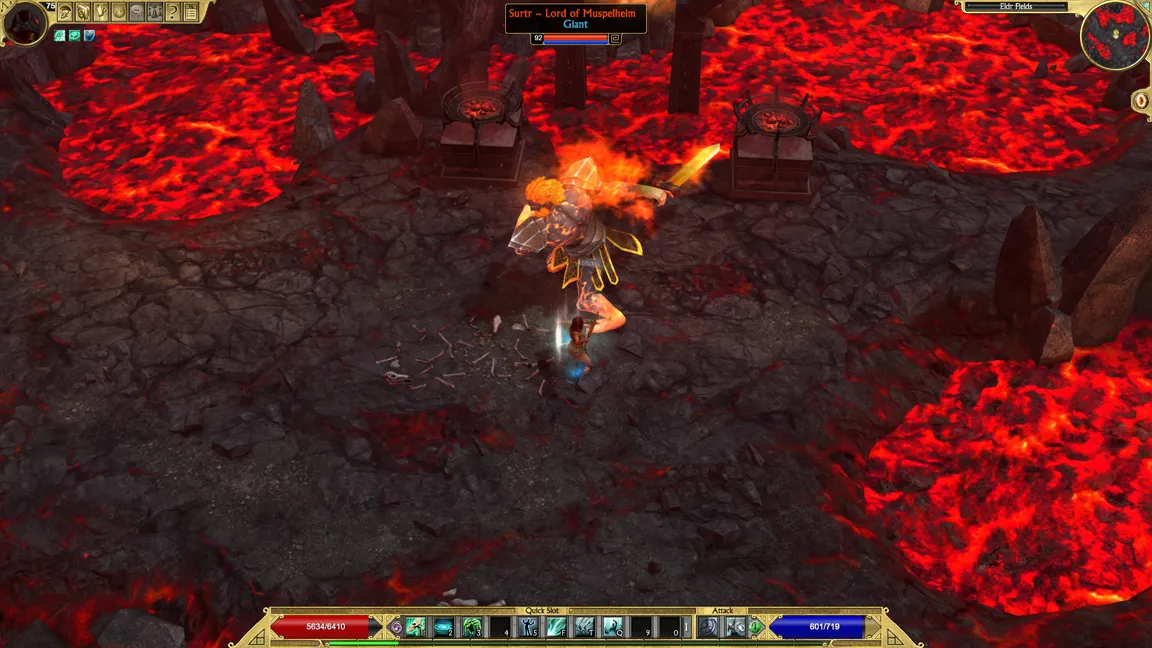The image size is (1152, 648).
Task: Click the Eldr Fields minimap
Action: pos(1115,36)
